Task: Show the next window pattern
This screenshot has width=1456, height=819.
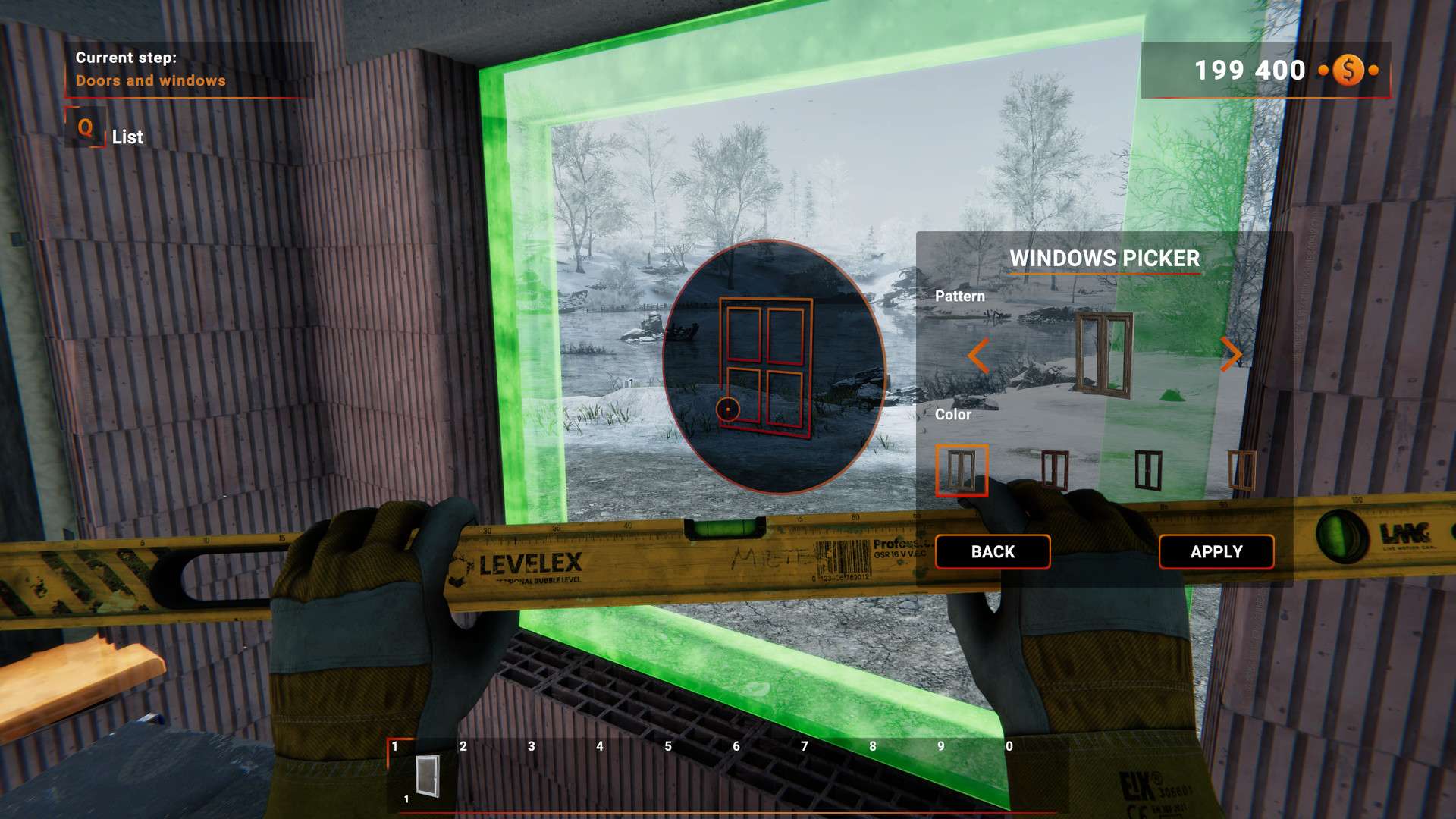Action: tap(1230, 353)
